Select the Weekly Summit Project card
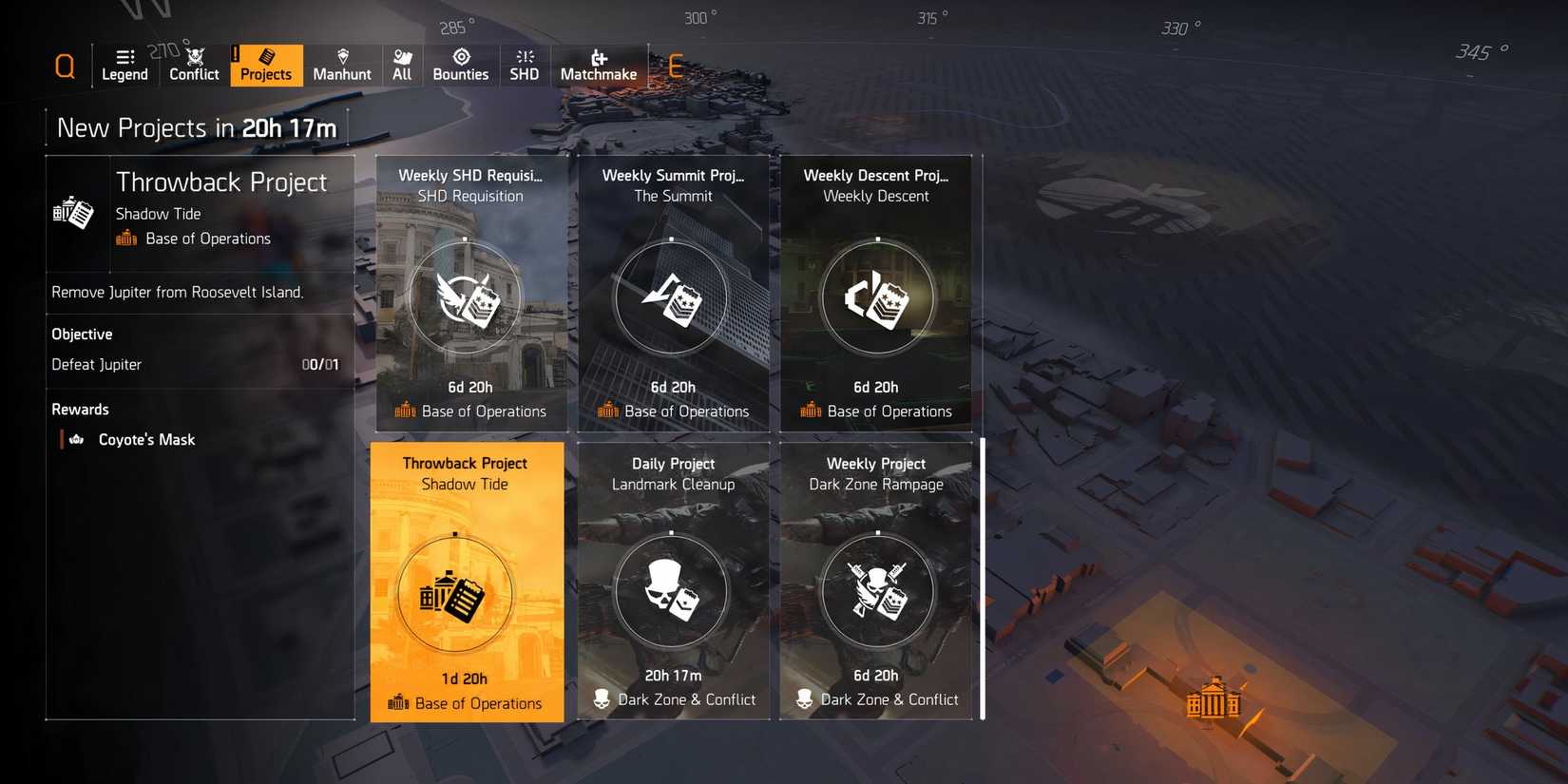Viewport: 1568px width, 784px height. (674, 295)
